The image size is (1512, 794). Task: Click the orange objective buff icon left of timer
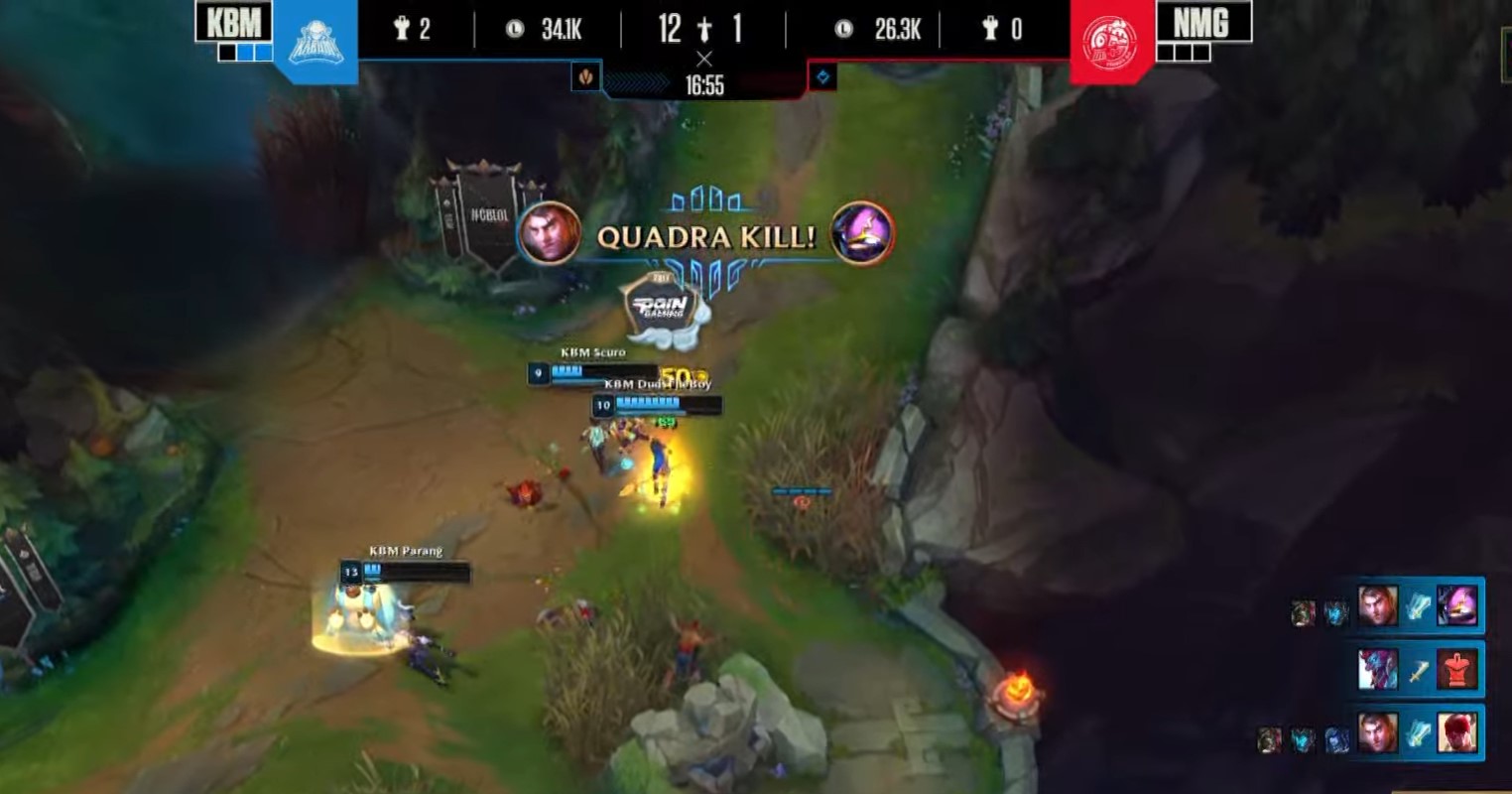586,78
